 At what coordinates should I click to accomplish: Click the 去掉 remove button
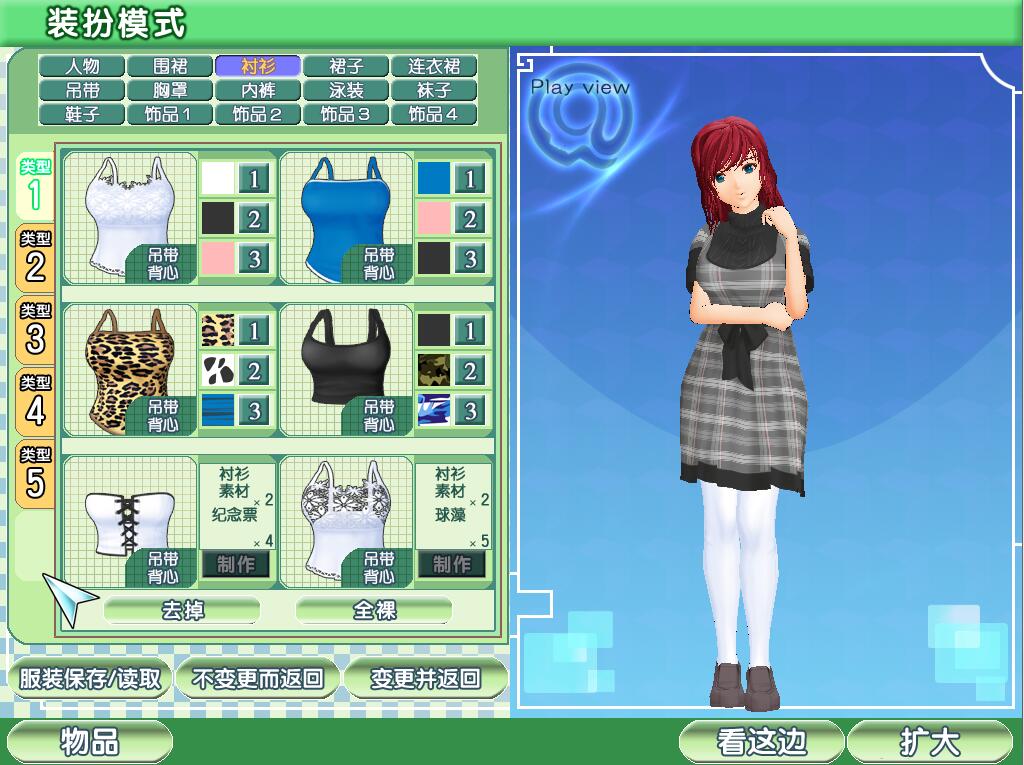(181, 609)
